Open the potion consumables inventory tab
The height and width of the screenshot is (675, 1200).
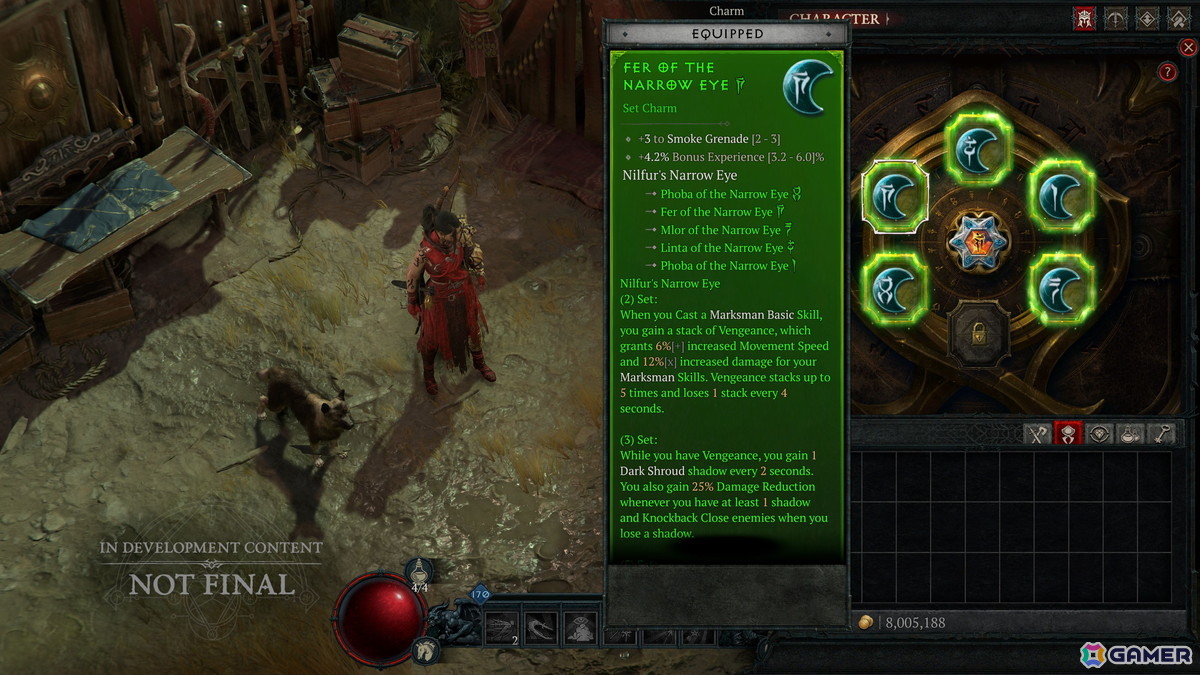1130,434
